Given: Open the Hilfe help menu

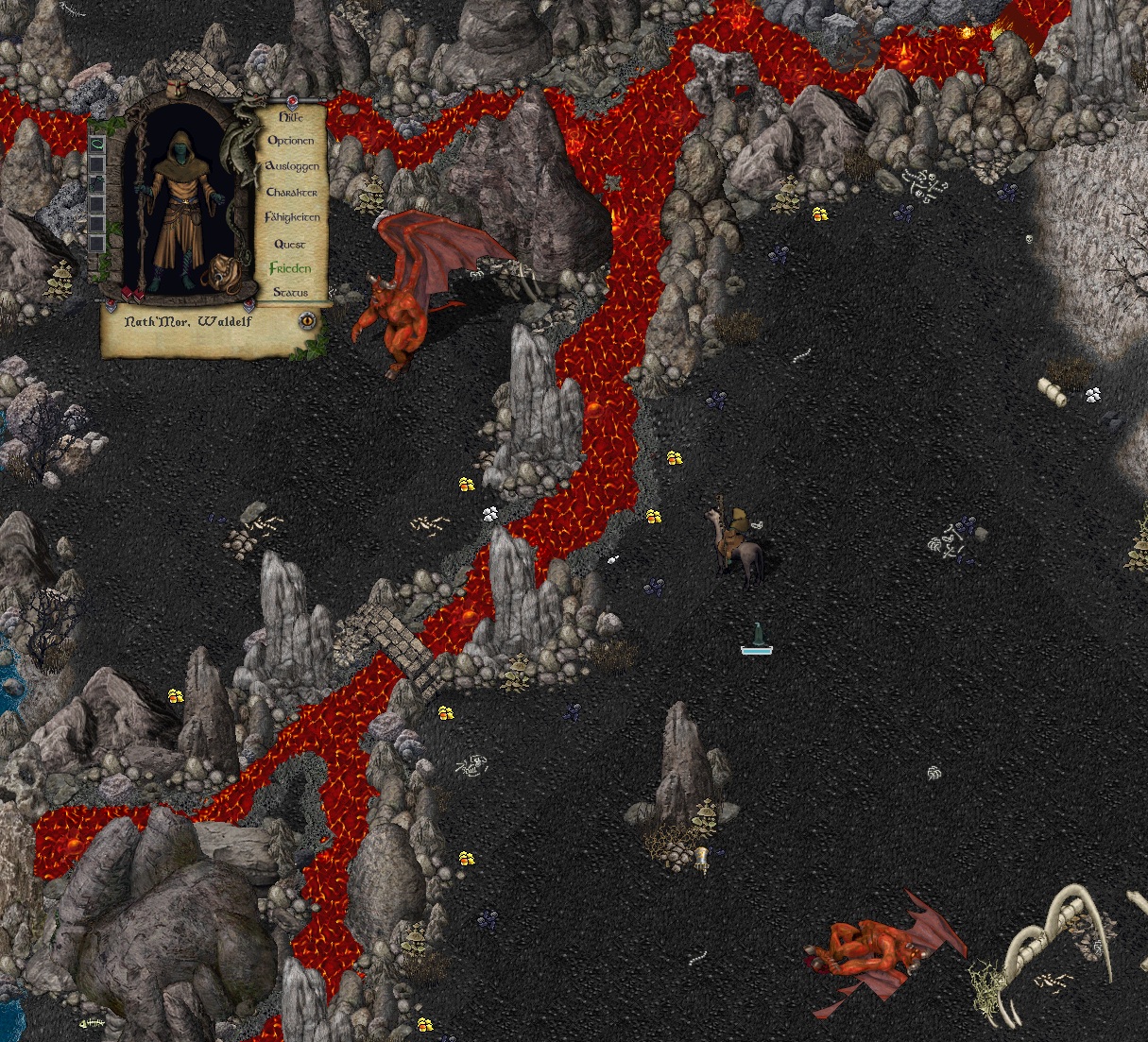Looking at the screenshot, I should point(290,117).
